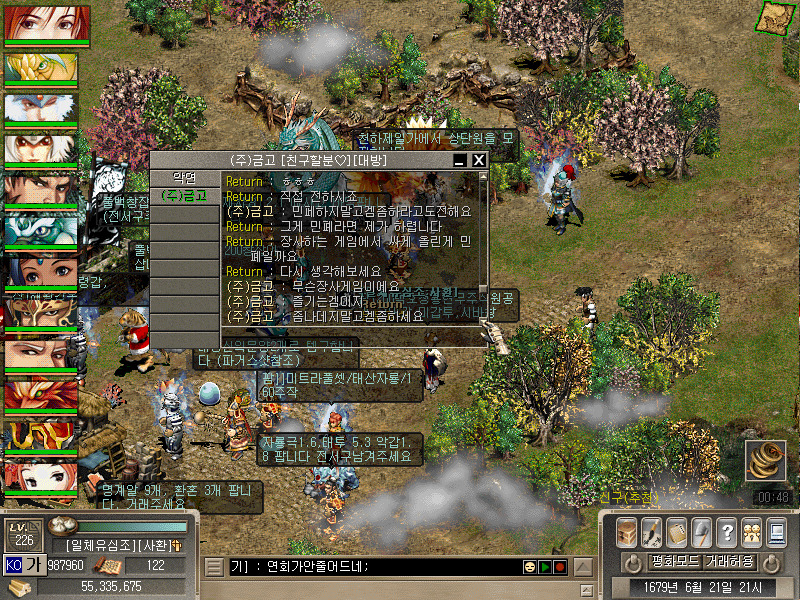This screenshot has width=800, height=600.
Task: Open the treasure chest inventory icon
Action: click(627, 532)
